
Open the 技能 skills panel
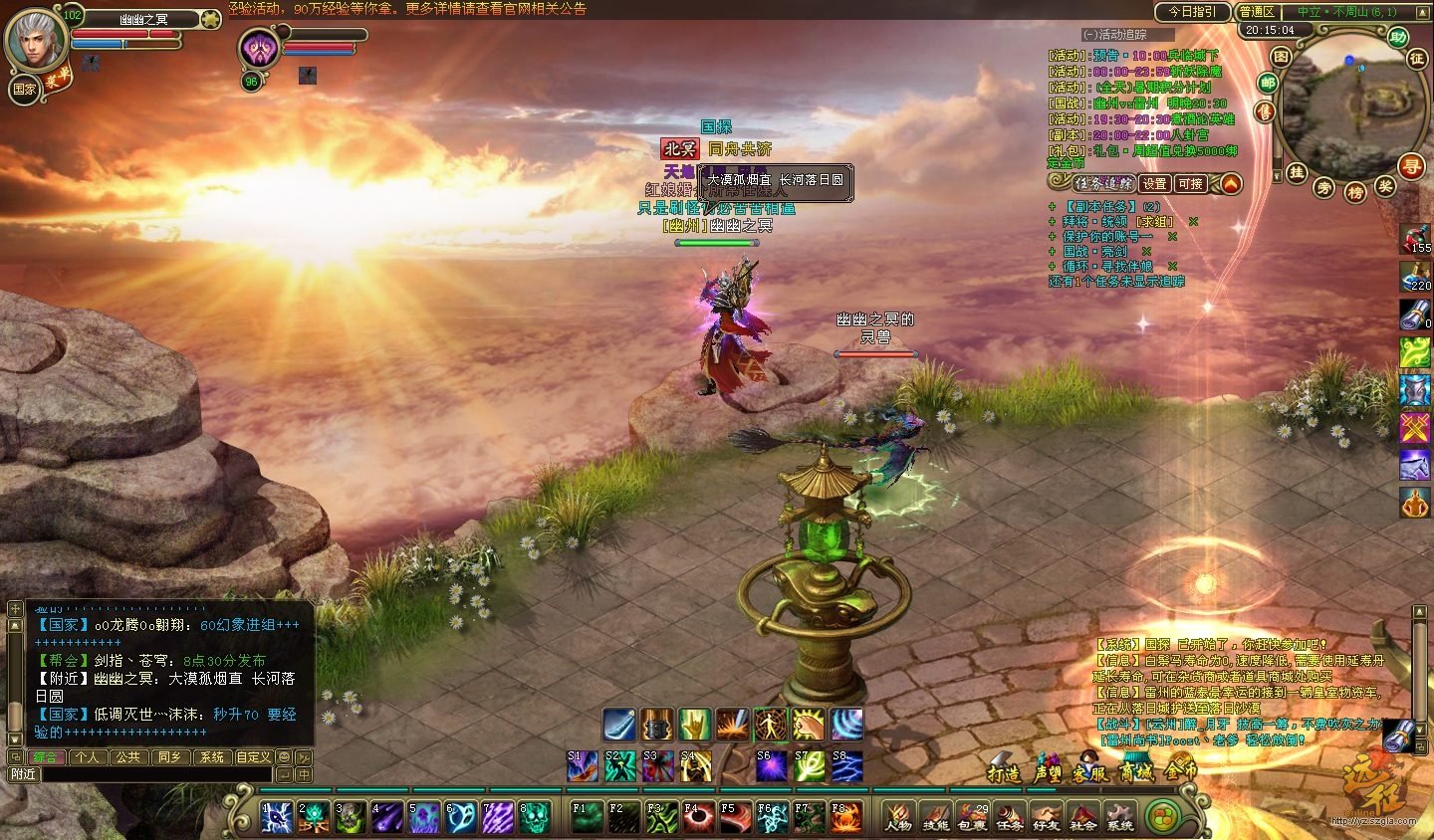click(x=935, y=817)
